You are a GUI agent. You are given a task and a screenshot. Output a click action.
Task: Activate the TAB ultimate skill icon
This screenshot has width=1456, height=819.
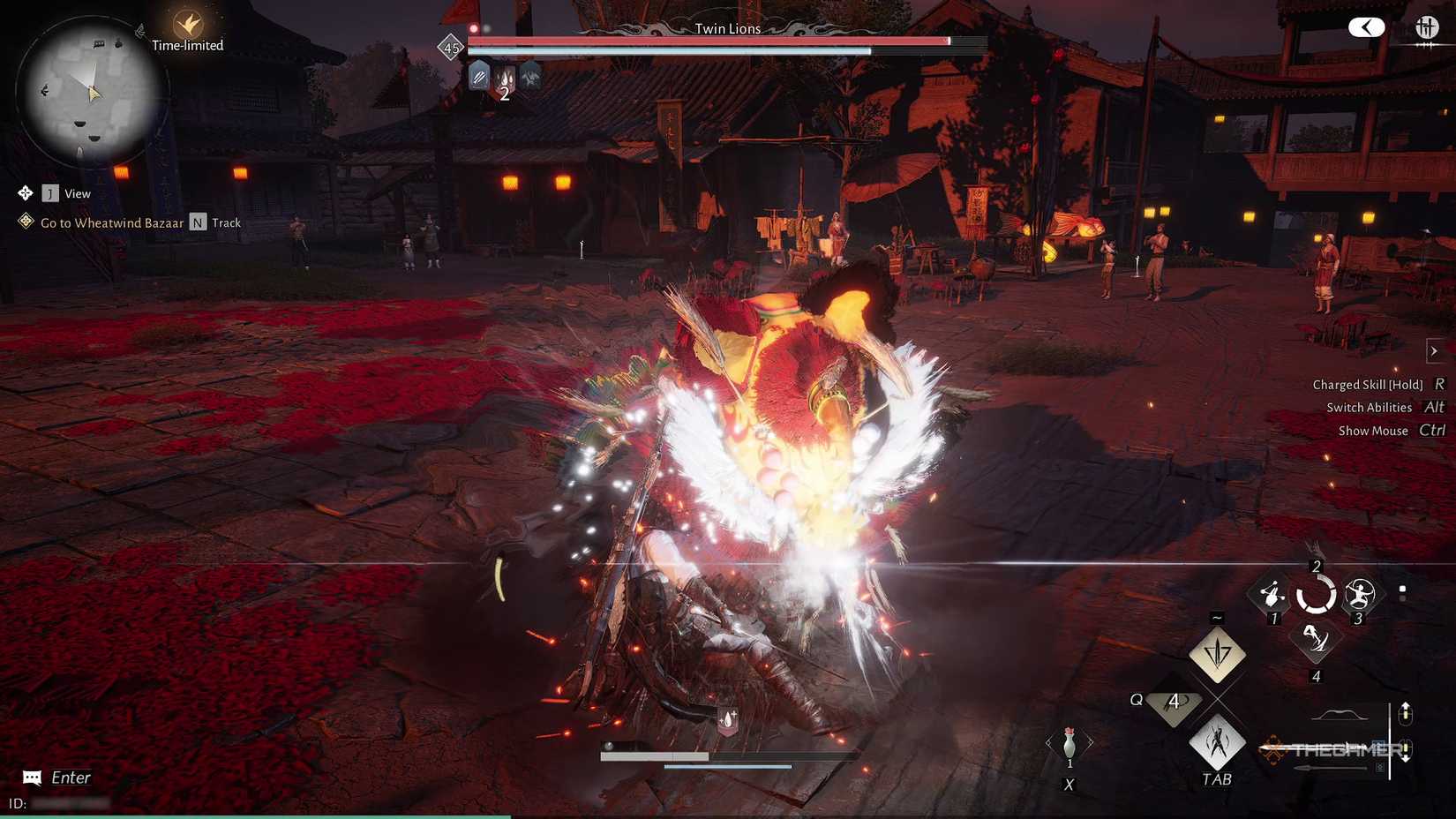[x=1216, y=746]
